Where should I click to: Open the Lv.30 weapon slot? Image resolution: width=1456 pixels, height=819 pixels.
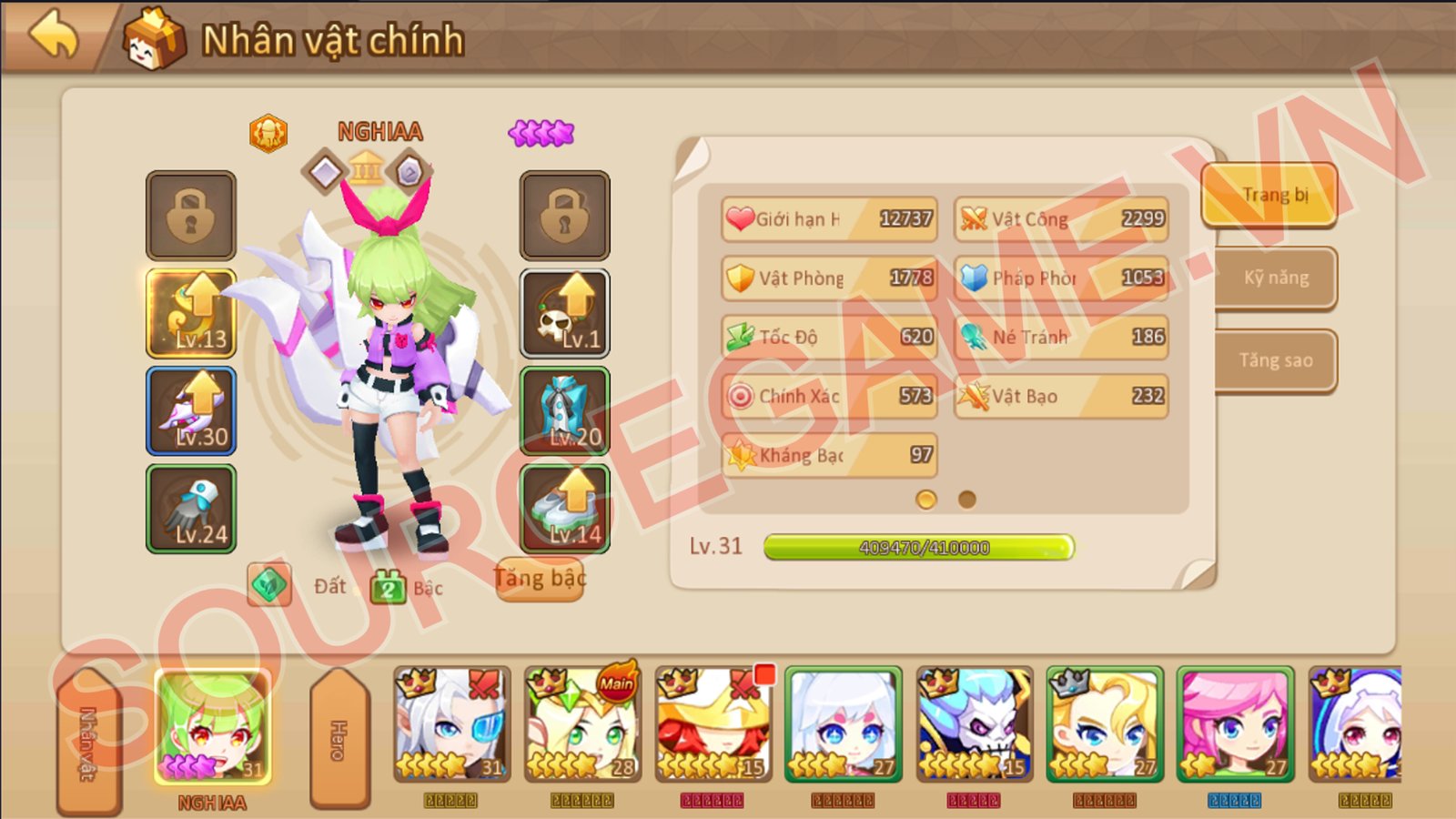pyautogui.click(x=192, y=411)
